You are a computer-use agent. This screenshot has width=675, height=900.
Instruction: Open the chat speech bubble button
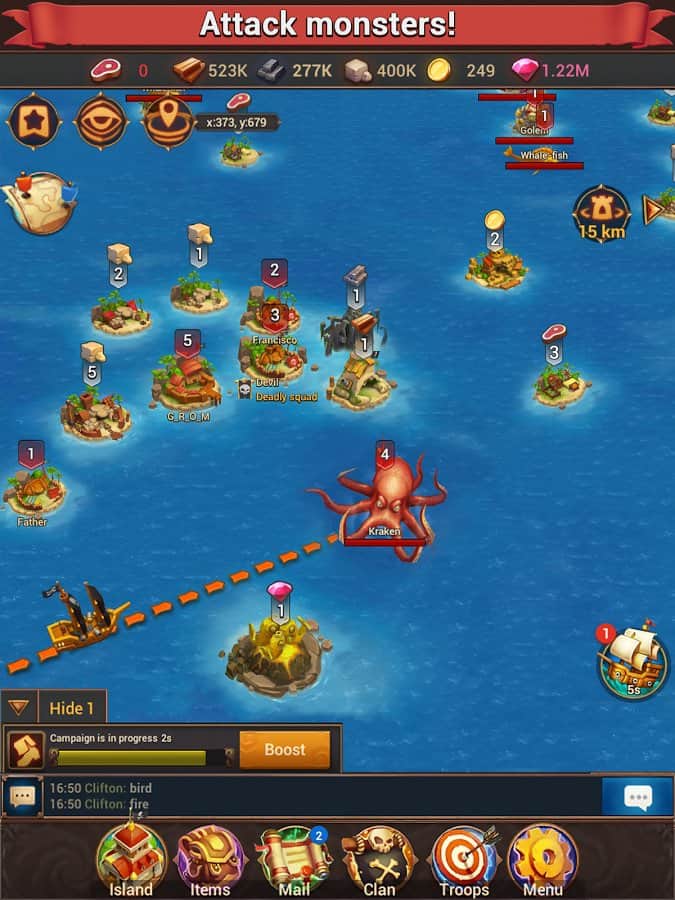[x=637, y=796]
